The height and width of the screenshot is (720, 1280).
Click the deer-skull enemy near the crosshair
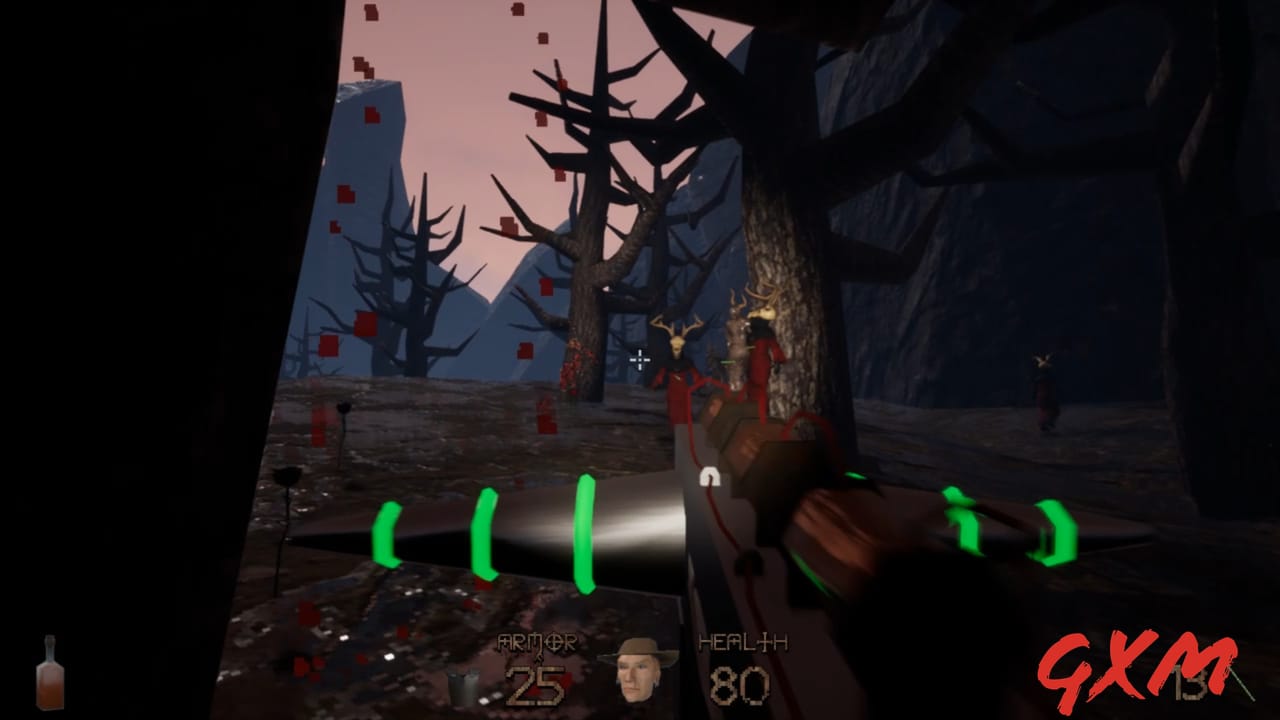[680, 350]
